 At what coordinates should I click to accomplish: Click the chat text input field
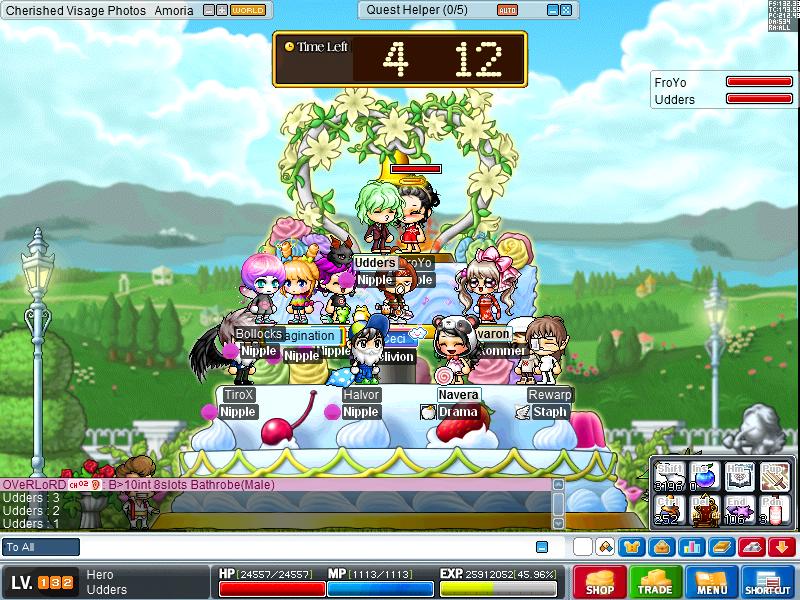click(x=300, y=547)
